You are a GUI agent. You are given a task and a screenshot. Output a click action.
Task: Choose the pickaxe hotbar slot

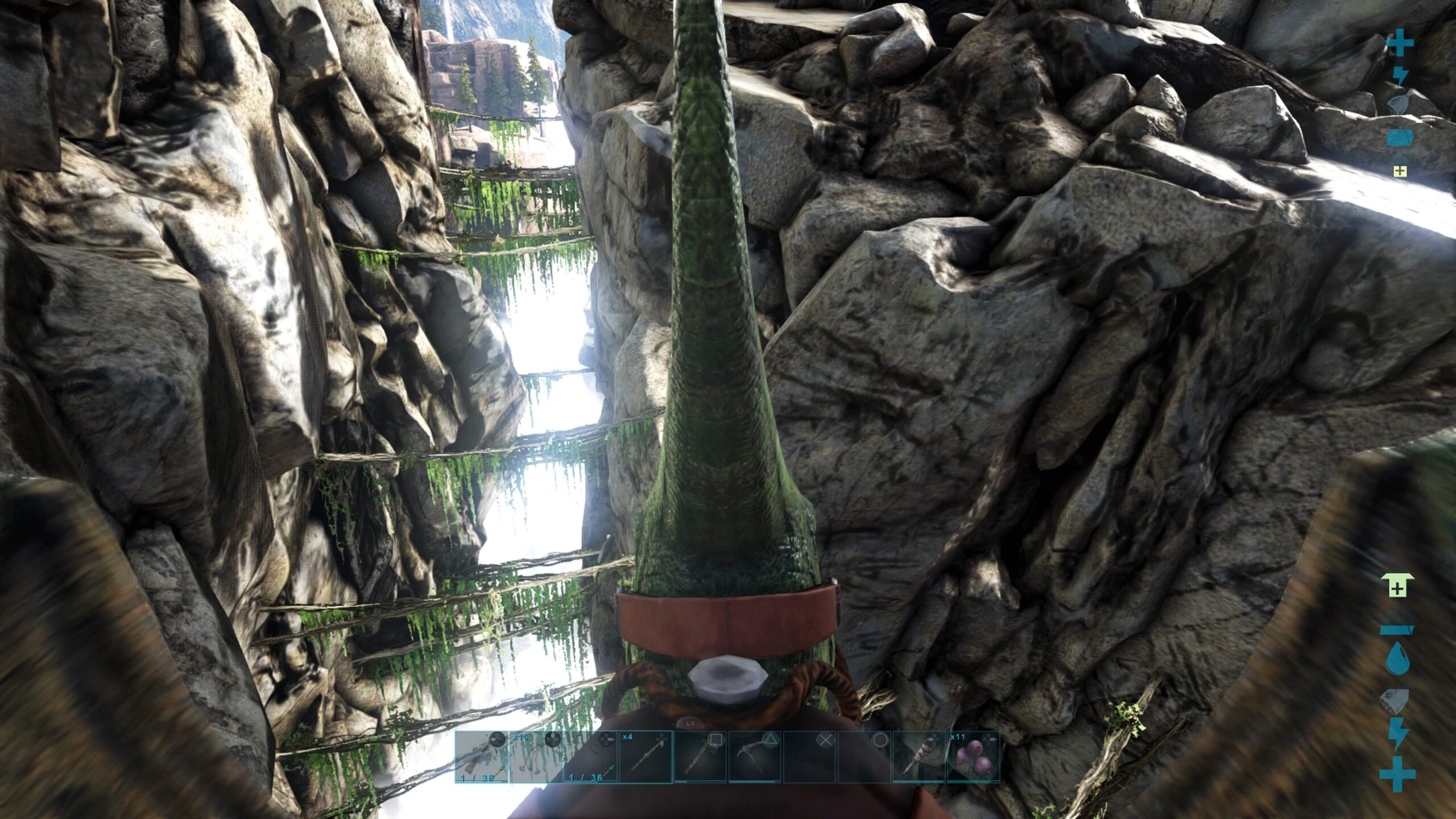(755, 757)
